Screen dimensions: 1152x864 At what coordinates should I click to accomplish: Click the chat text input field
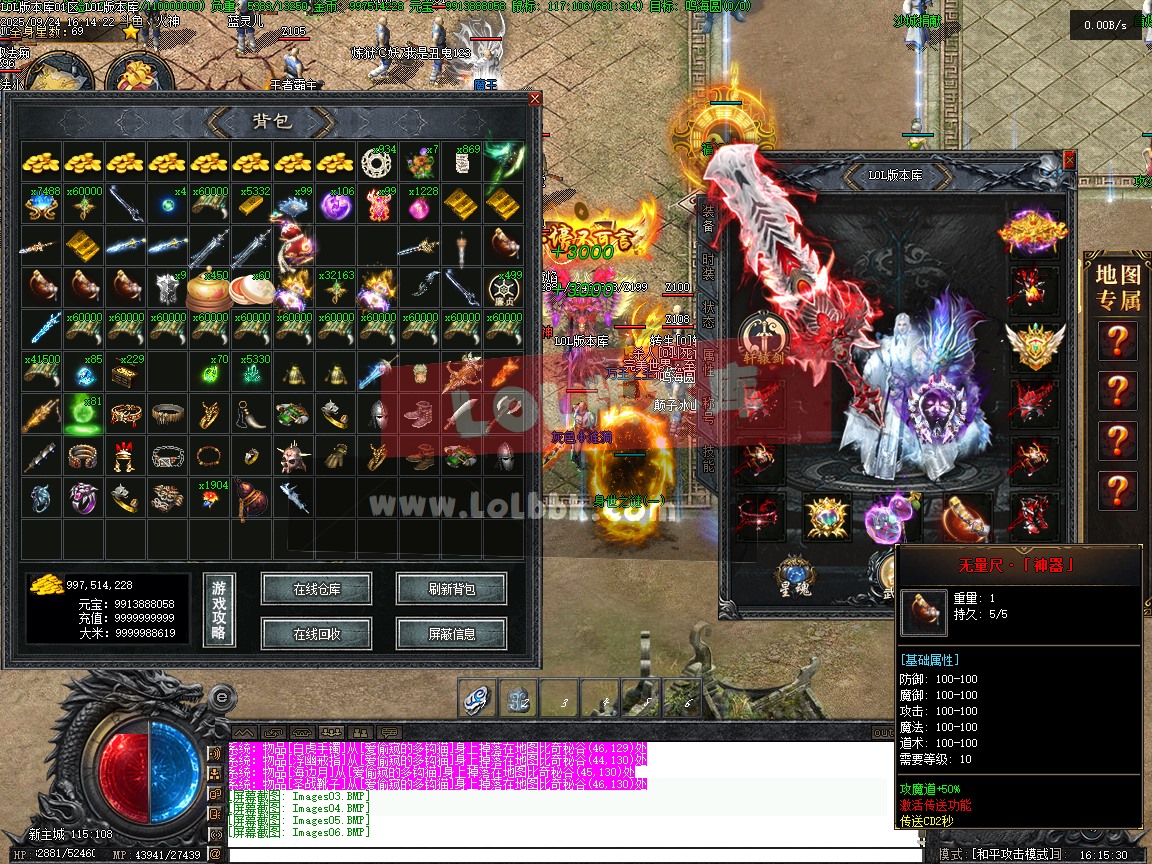pos(570,855)
